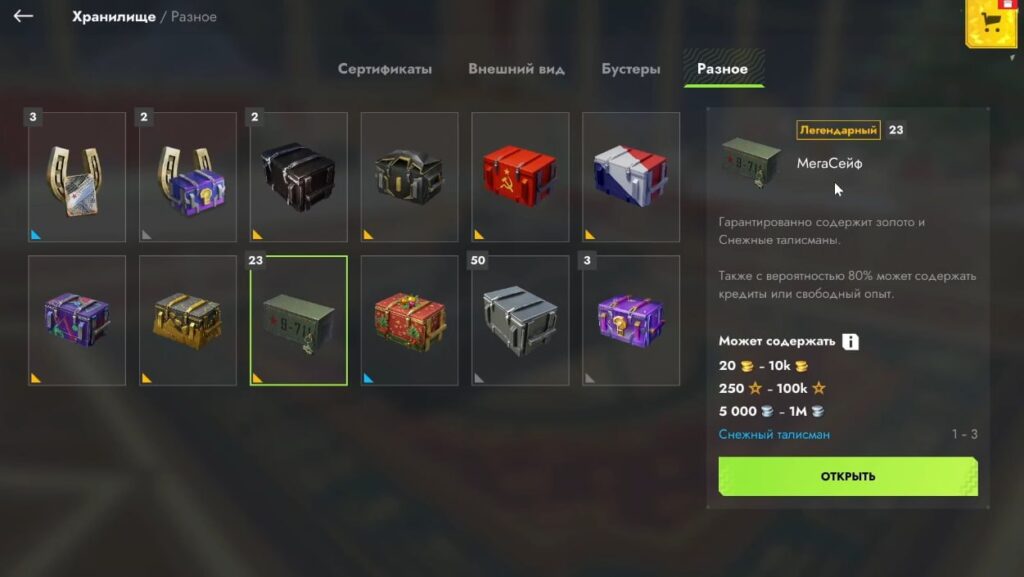
Task: Open the shop cart icon
Action: coord(988,26)
